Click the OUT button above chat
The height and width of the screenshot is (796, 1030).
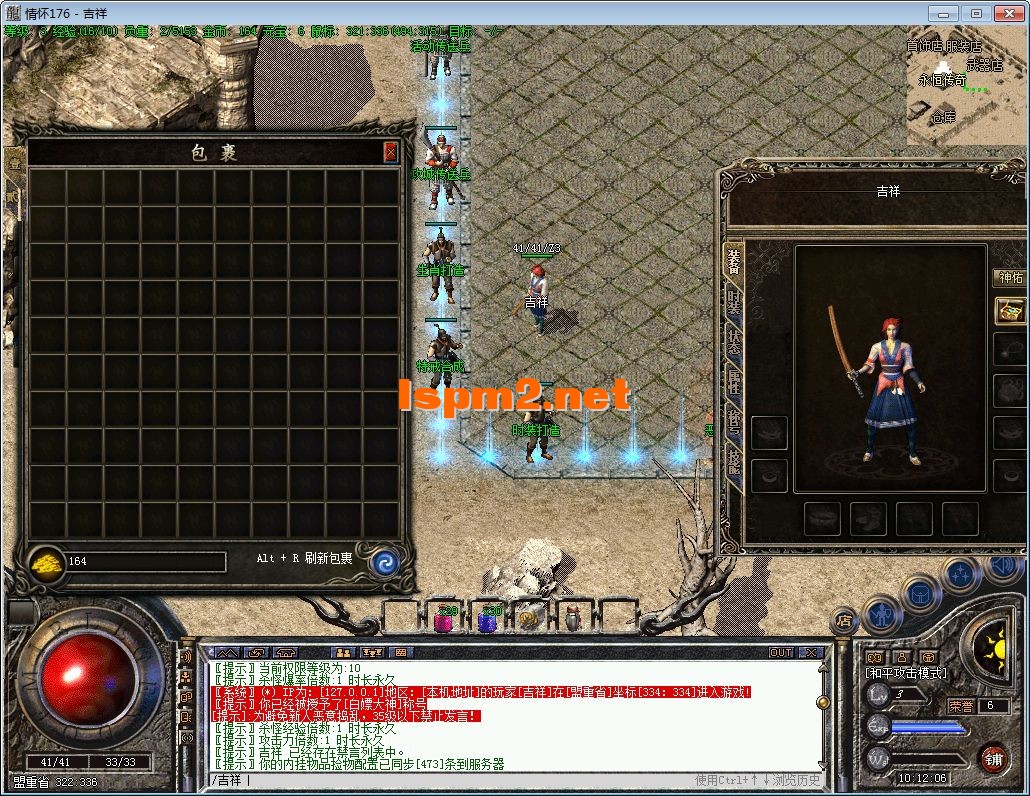tap(781, 652)
